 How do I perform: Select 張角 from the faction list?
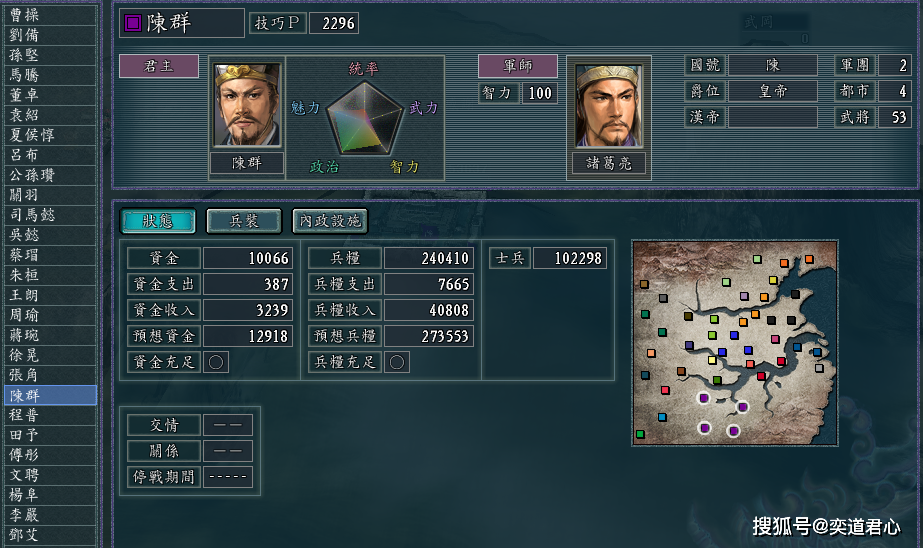[48, 375]
